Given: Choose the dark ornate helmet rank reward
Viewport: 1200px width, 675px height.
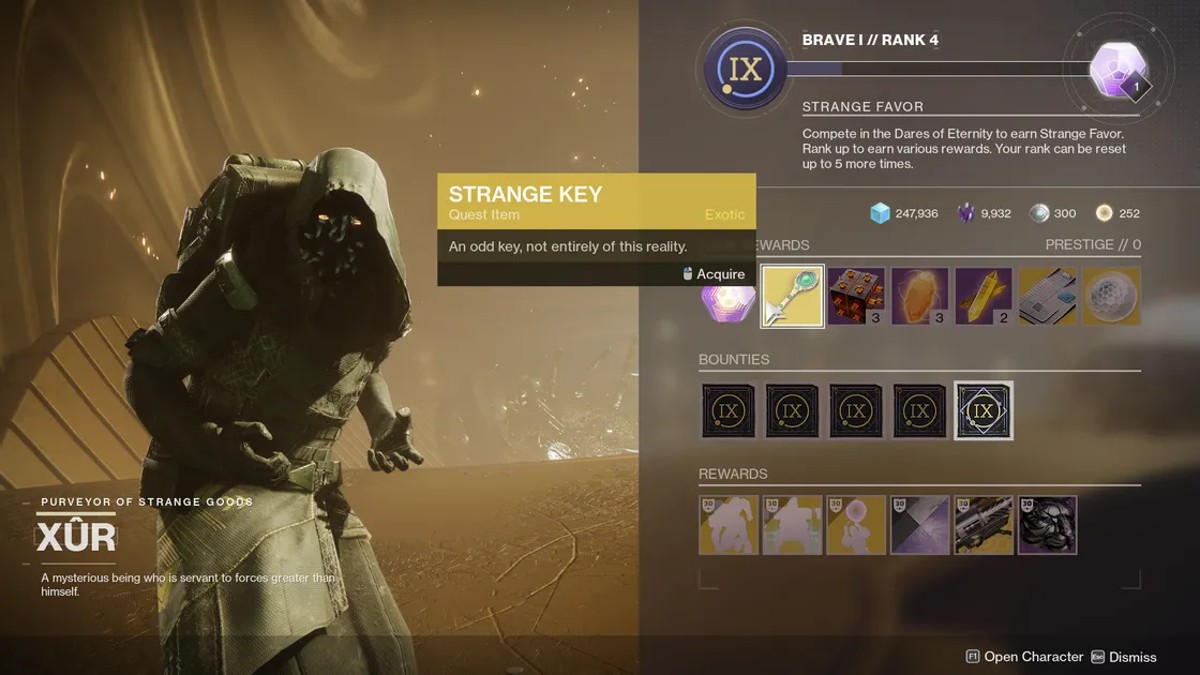Looking at the screenshot, I should click(1048, 525).
